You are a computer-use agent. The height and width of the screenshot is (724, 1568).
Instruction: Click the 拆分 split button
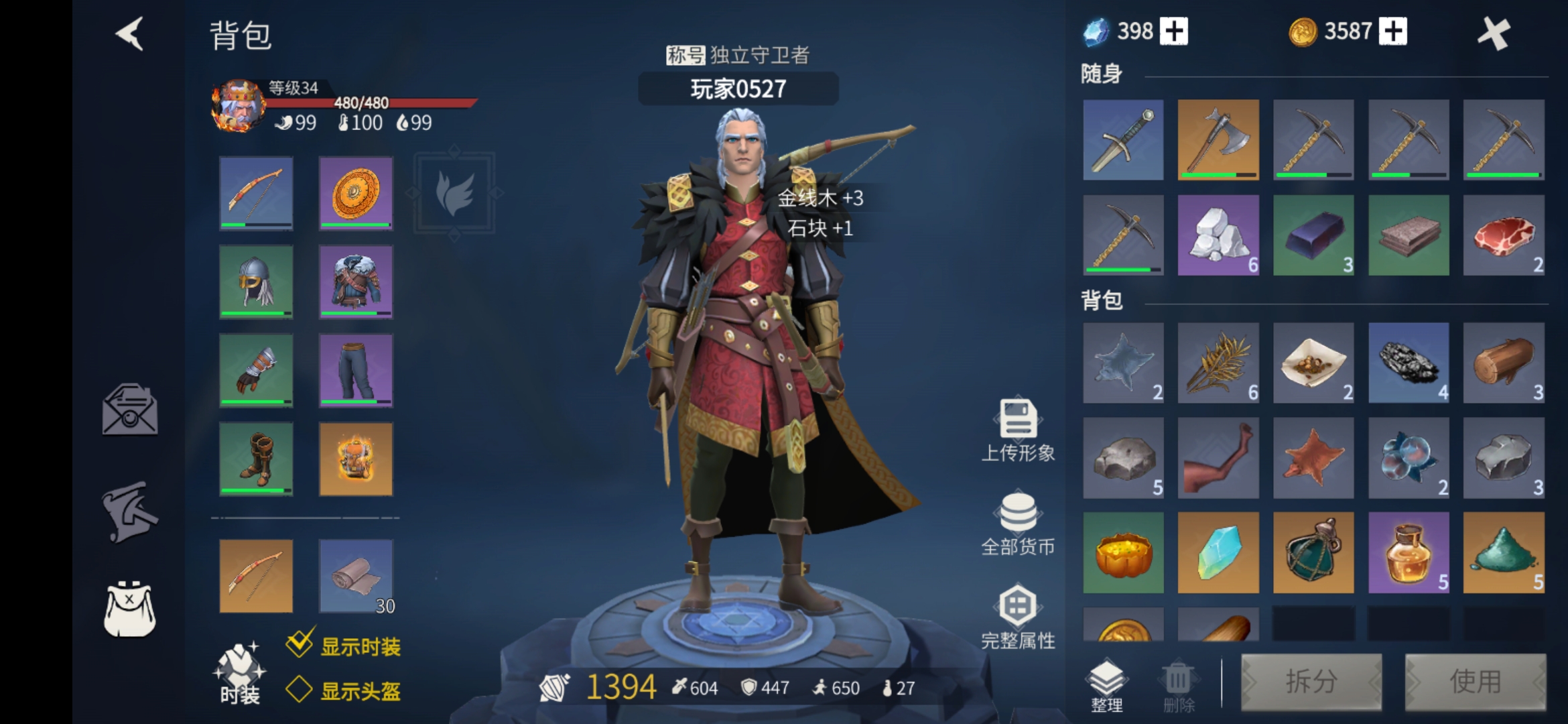coord(1311,682)
